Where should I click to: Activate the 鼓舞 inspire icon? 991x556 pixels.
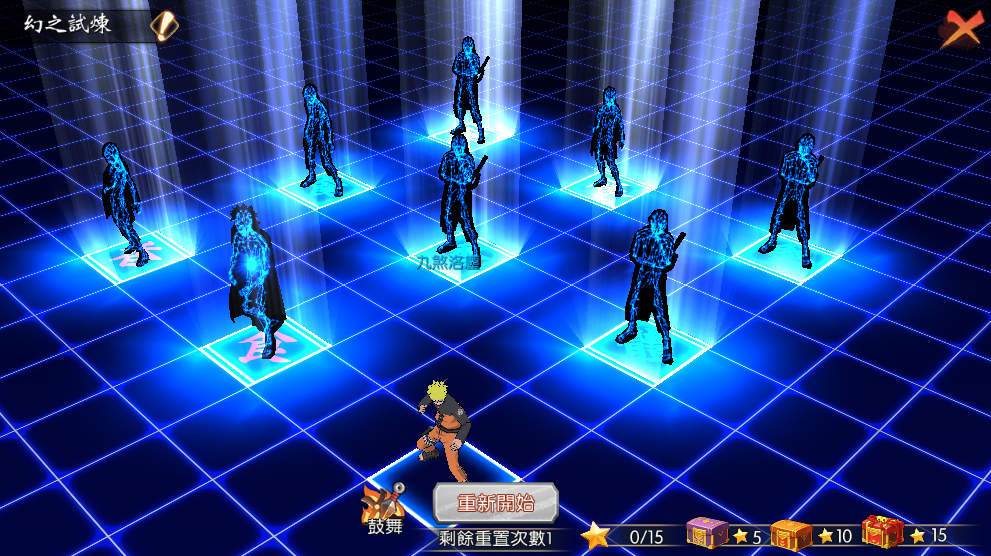(384, 506)
